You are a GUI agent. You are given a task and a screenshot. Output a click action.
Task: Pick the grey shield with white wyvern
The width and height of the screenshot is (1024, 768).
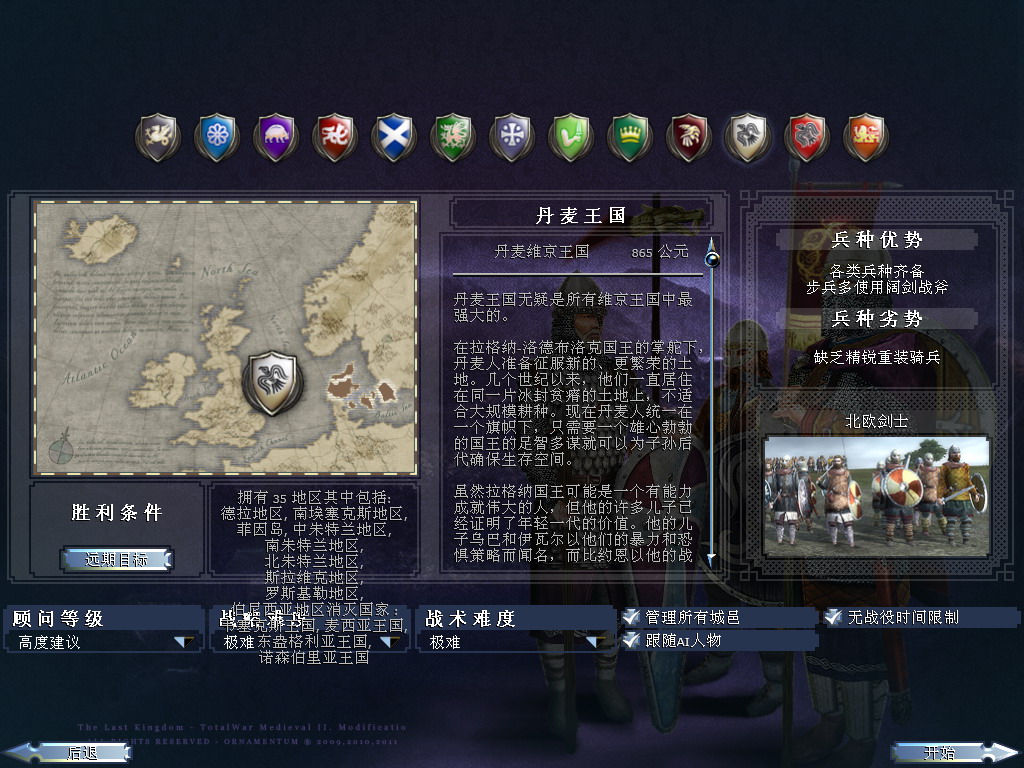[158, 138]
